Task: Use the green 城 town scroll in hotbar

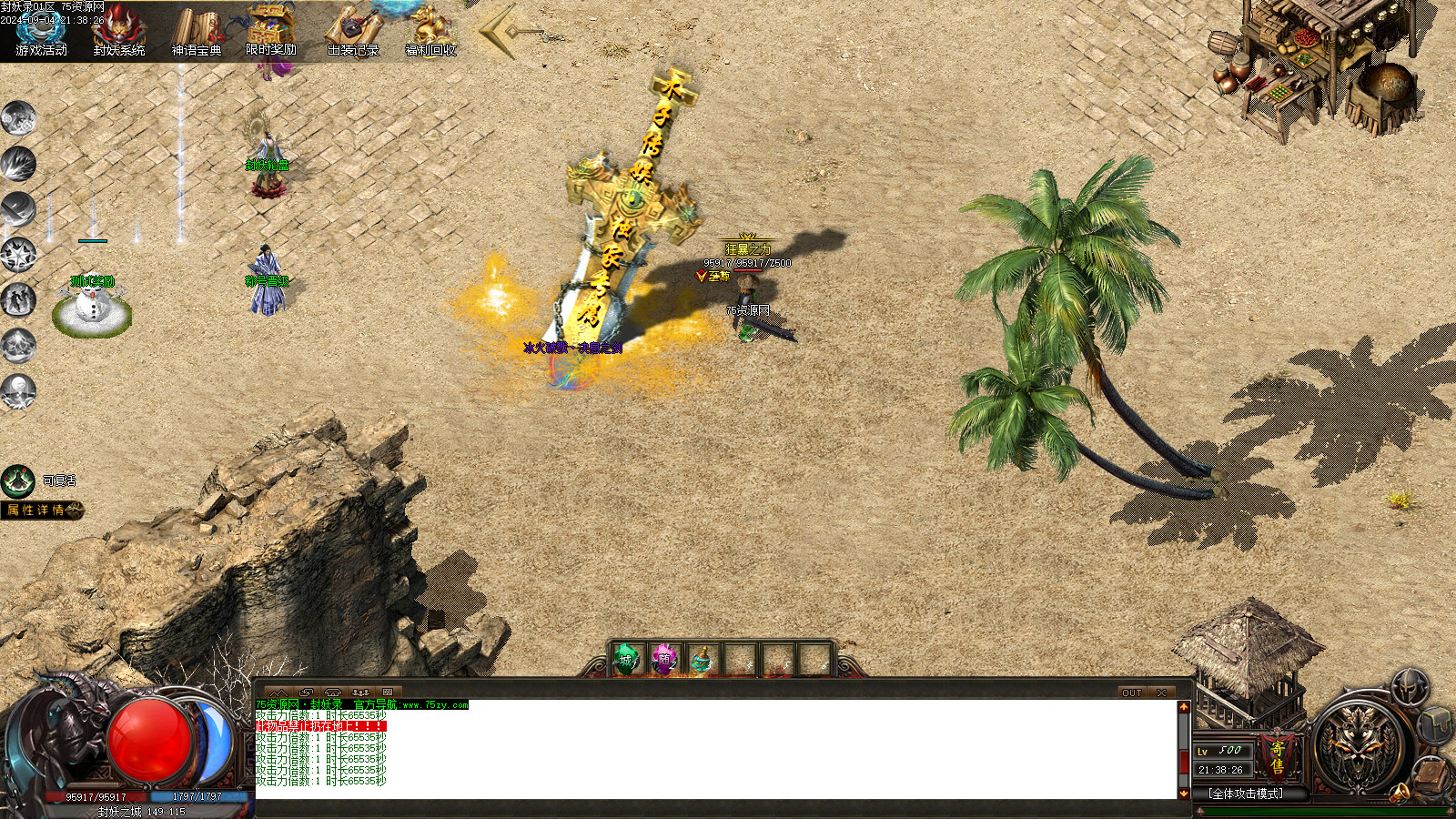Action: [x=626, y=660]
